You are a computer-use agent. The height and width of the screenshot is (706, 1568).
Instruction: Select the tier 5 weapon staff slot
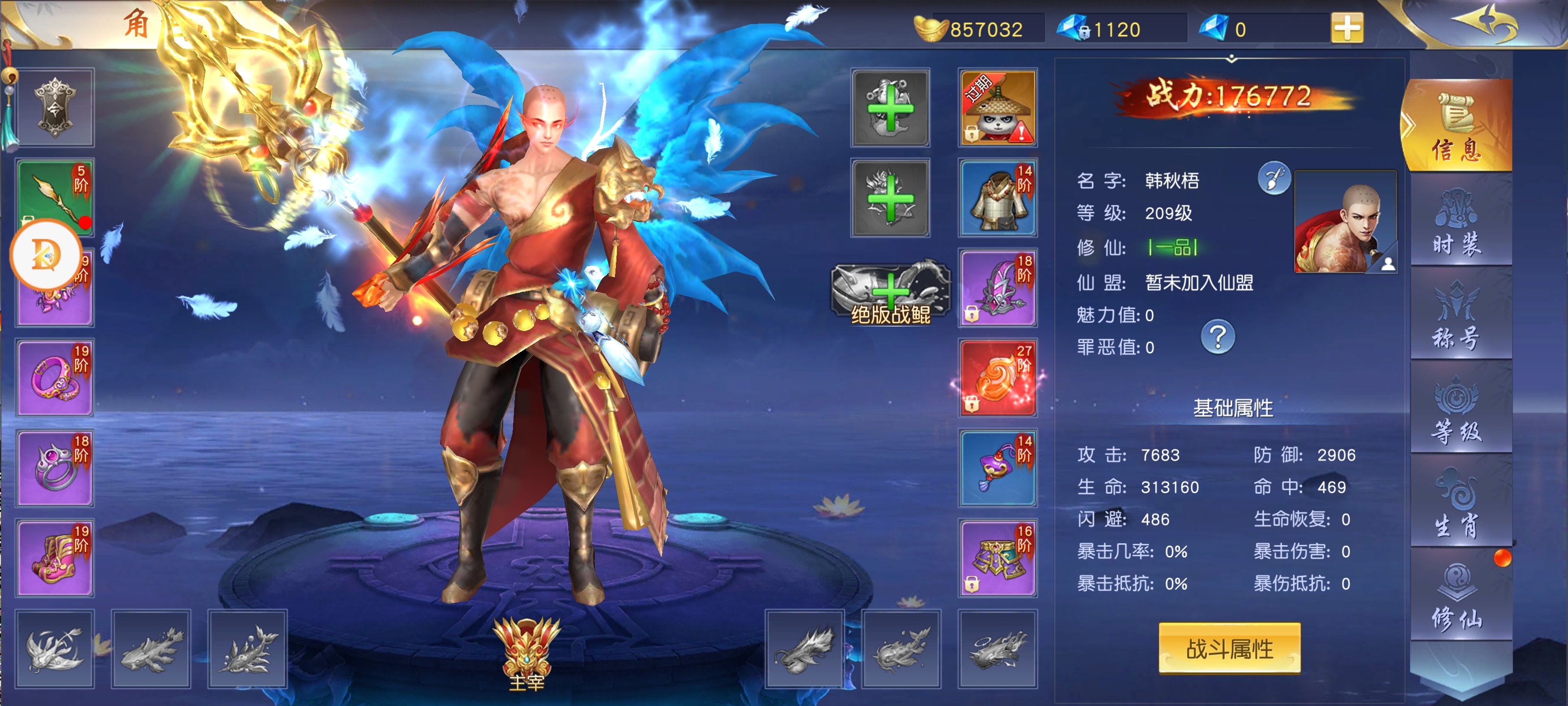click(55, 196)
